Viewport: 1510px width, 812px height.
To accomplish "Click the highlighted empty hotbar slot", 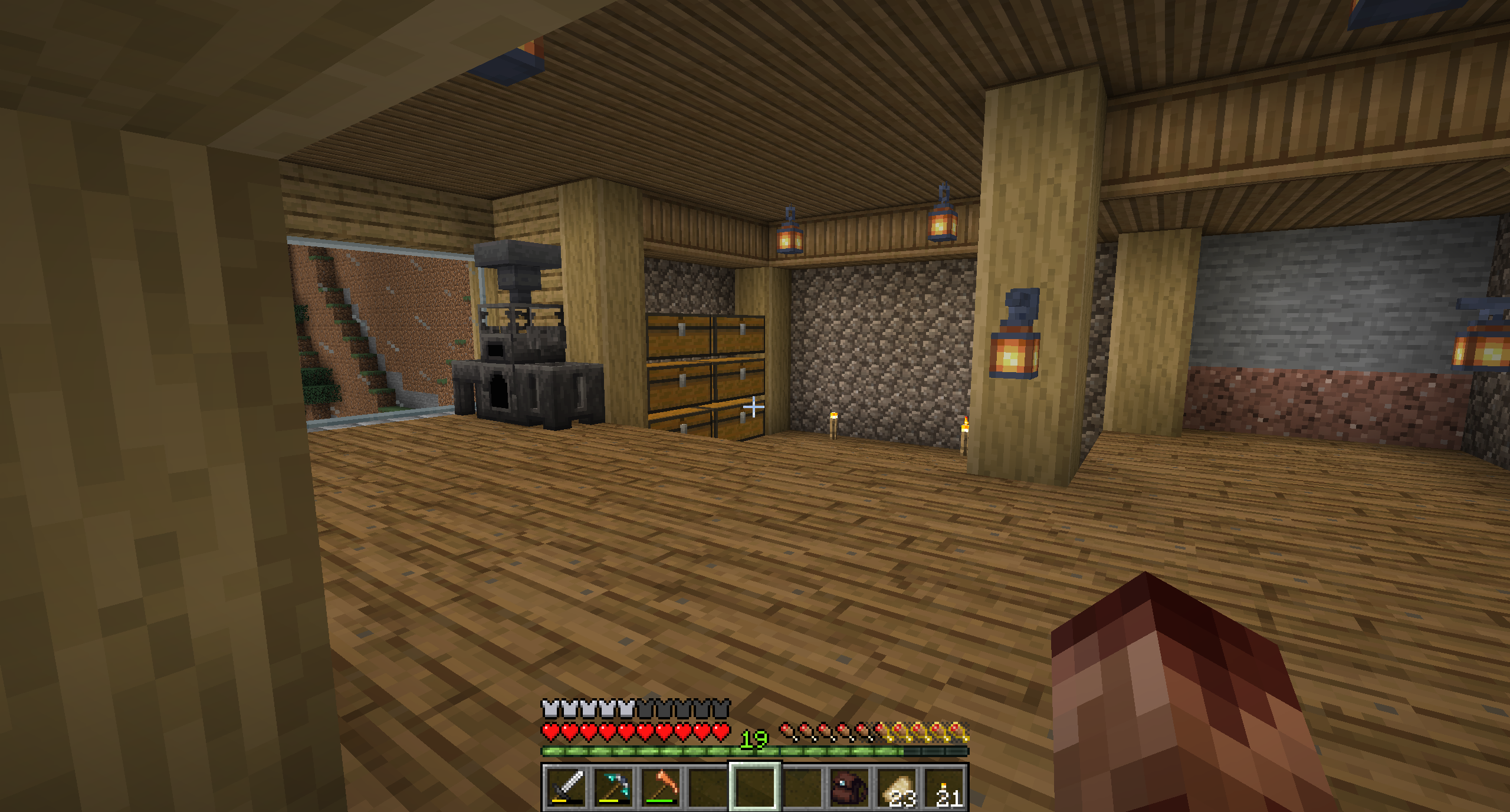I will tap(755, 788).
